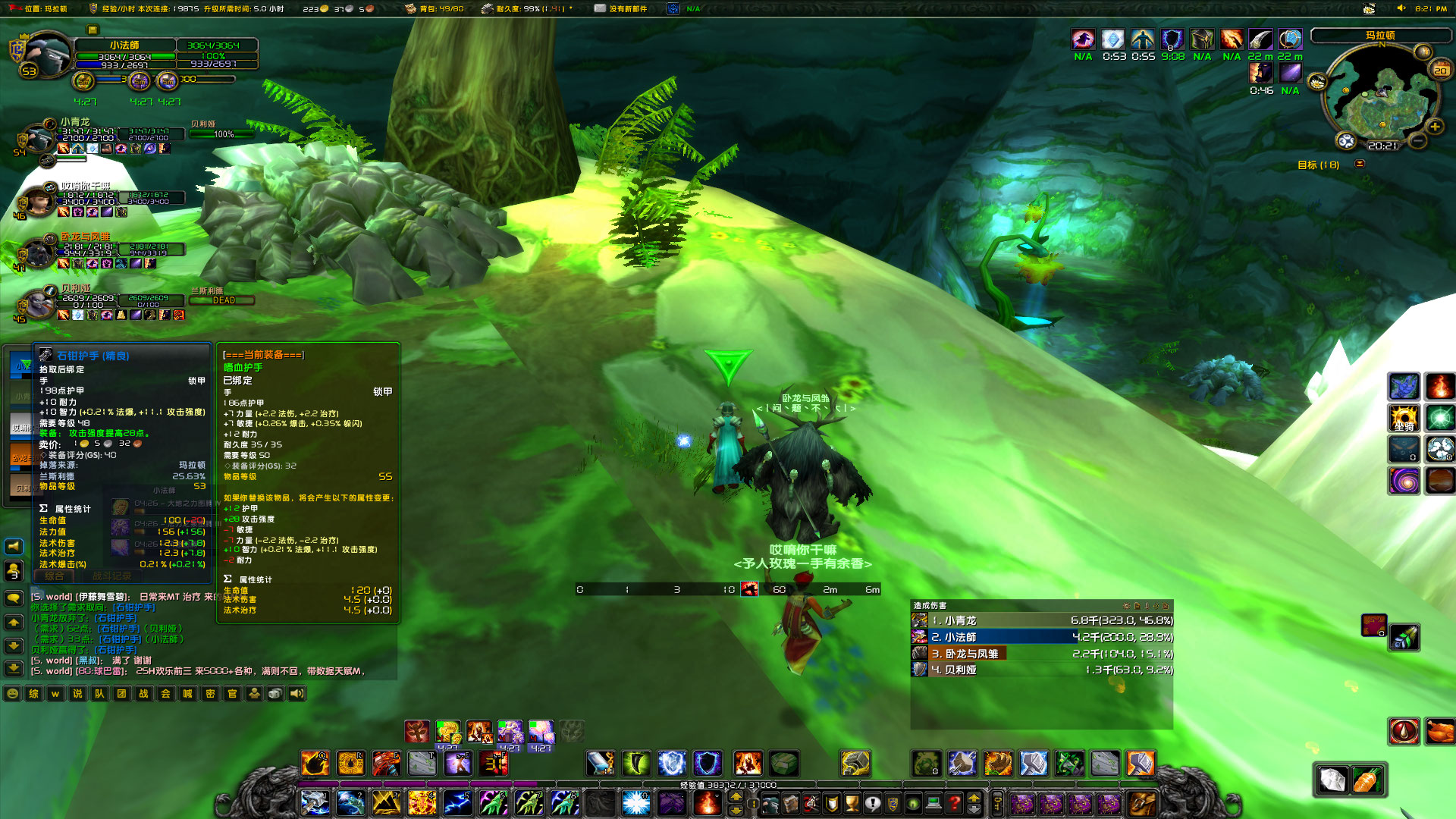
Task: Mute sound with the speaker icon on the chat bar
Action: point(297,694)
